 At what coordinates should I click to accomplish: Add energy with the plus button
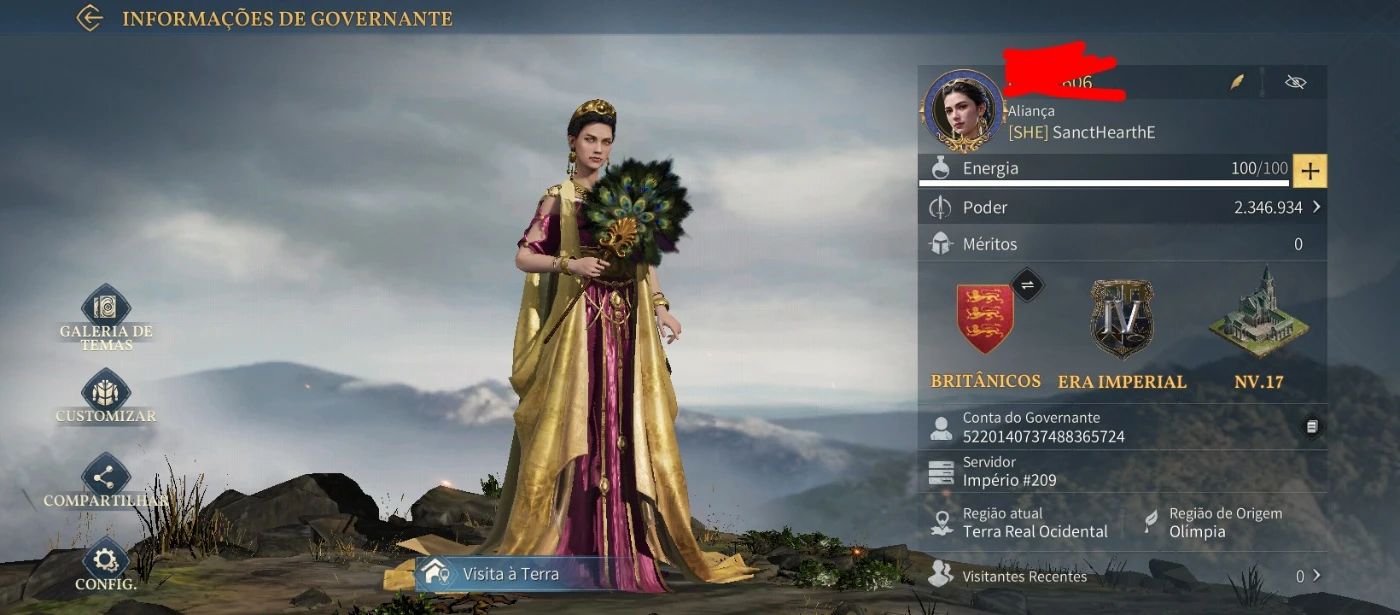(x=1310, y=171)
